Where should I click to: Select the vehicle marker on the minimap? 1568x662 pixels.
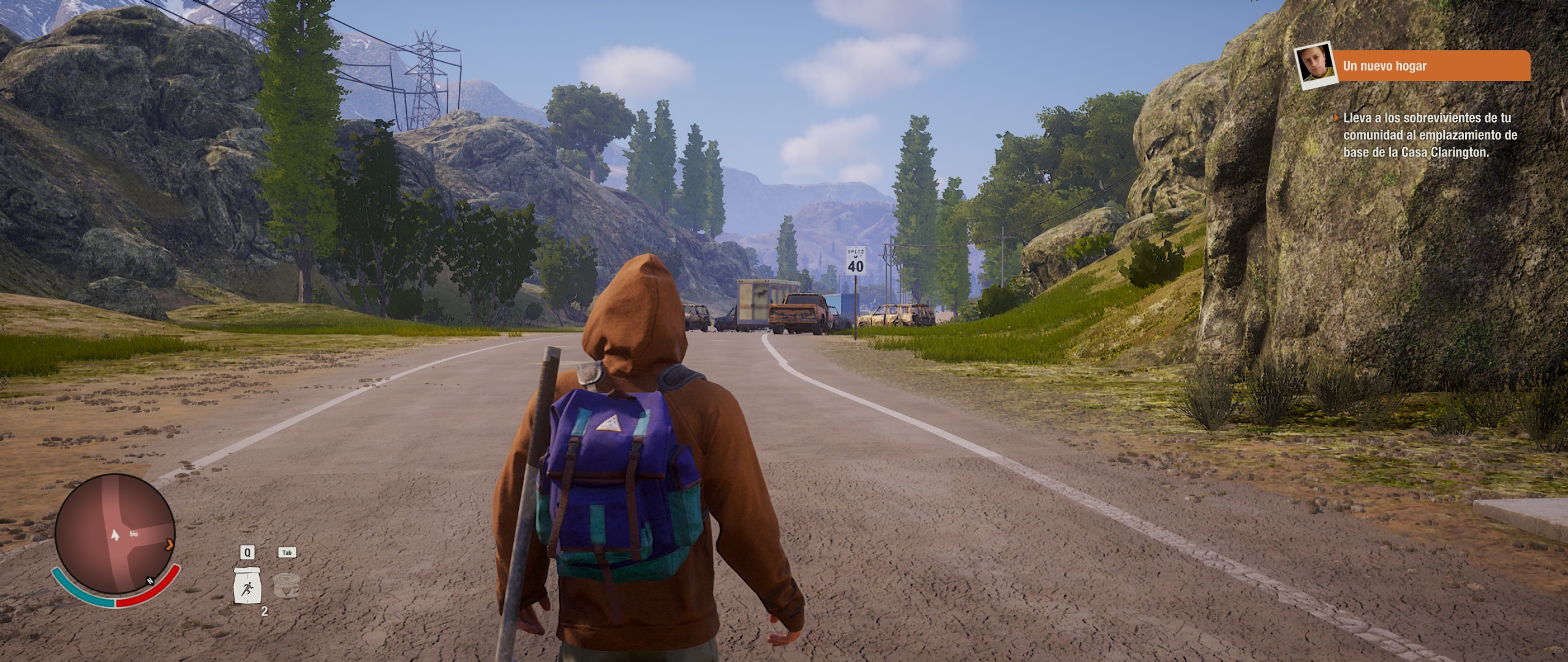pyautogui.click(x=133, y=535)
